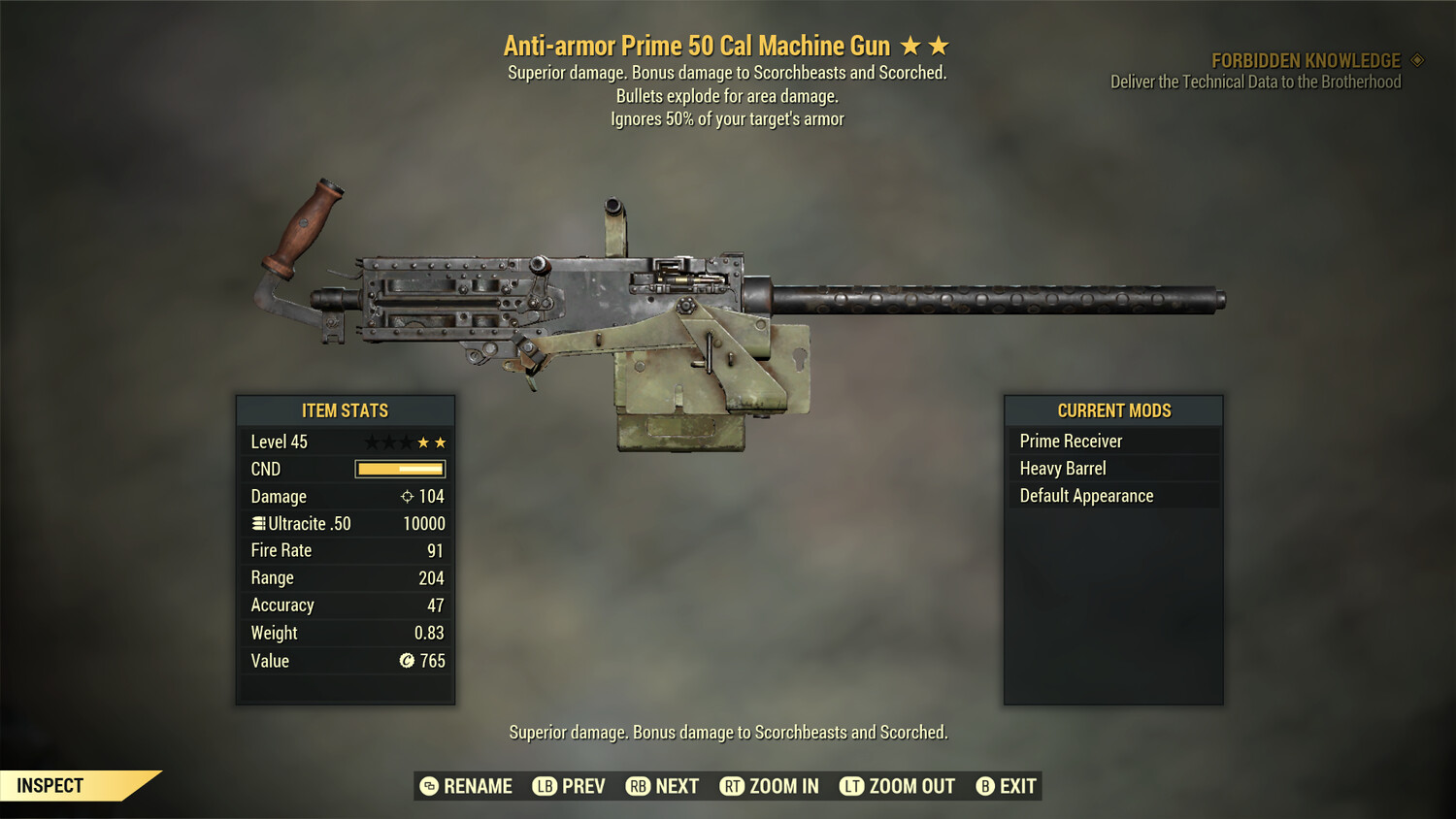Click the B button icon for EXIT
This screenshot has height=819, width=1456.
point(986,786)
